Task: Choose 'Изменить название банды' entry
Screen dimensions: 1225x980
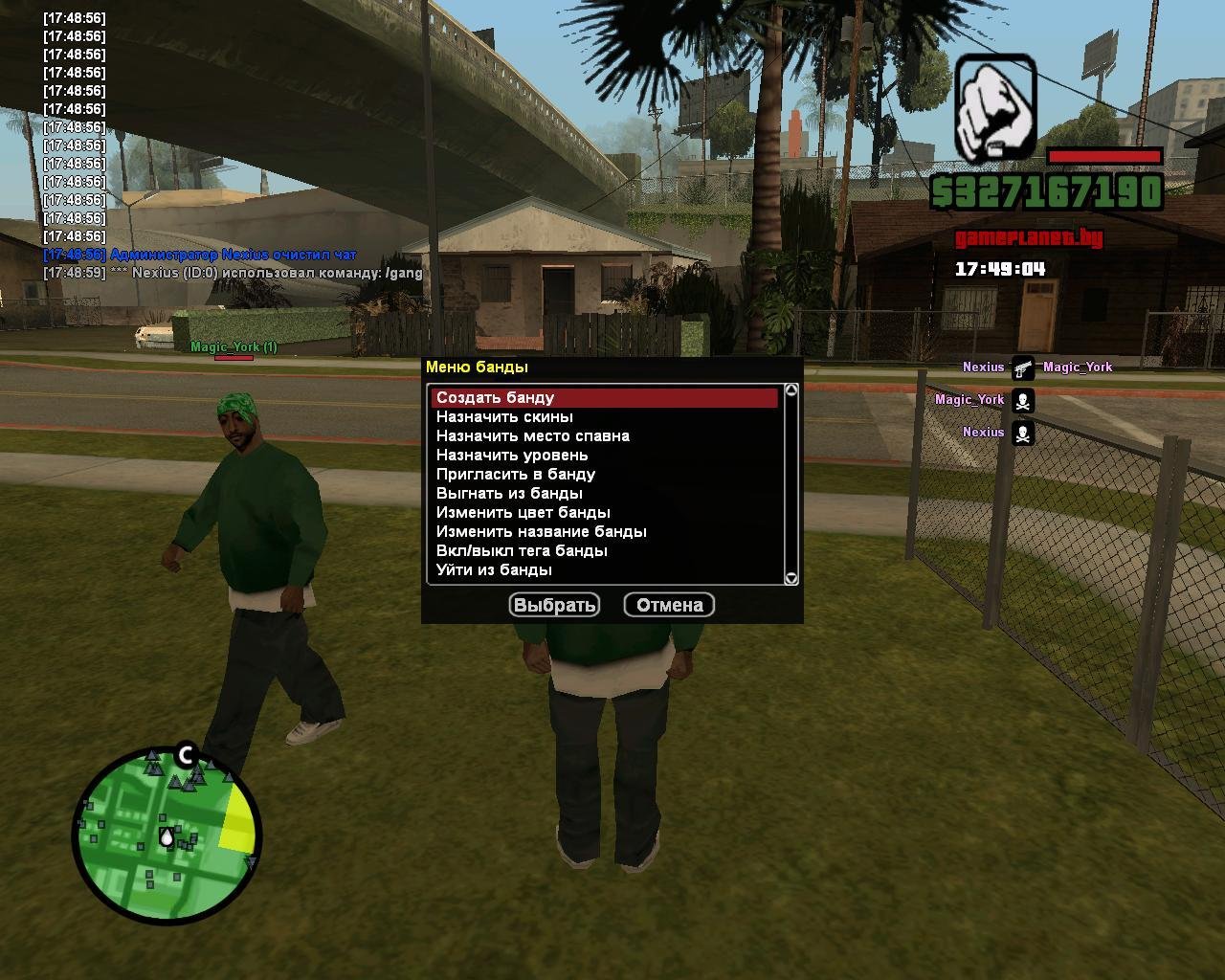Action: [541, 532]
